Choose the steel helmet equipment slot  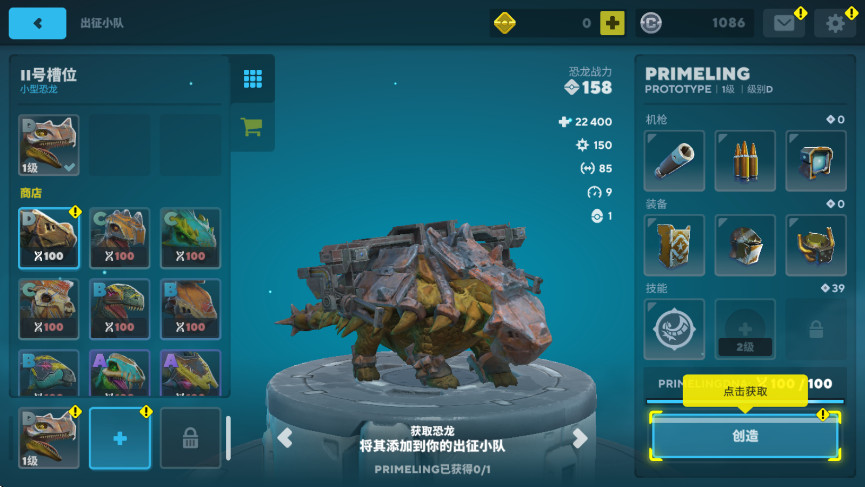744,245
